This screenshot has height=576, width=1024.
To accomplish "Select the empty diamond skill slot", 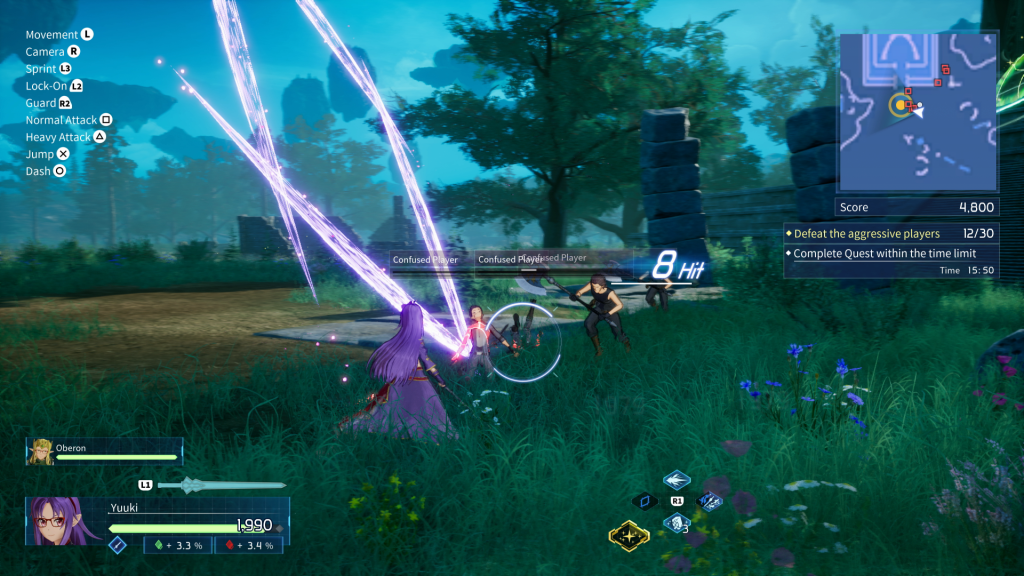I will pyautogui.click(x=644, y=501).
